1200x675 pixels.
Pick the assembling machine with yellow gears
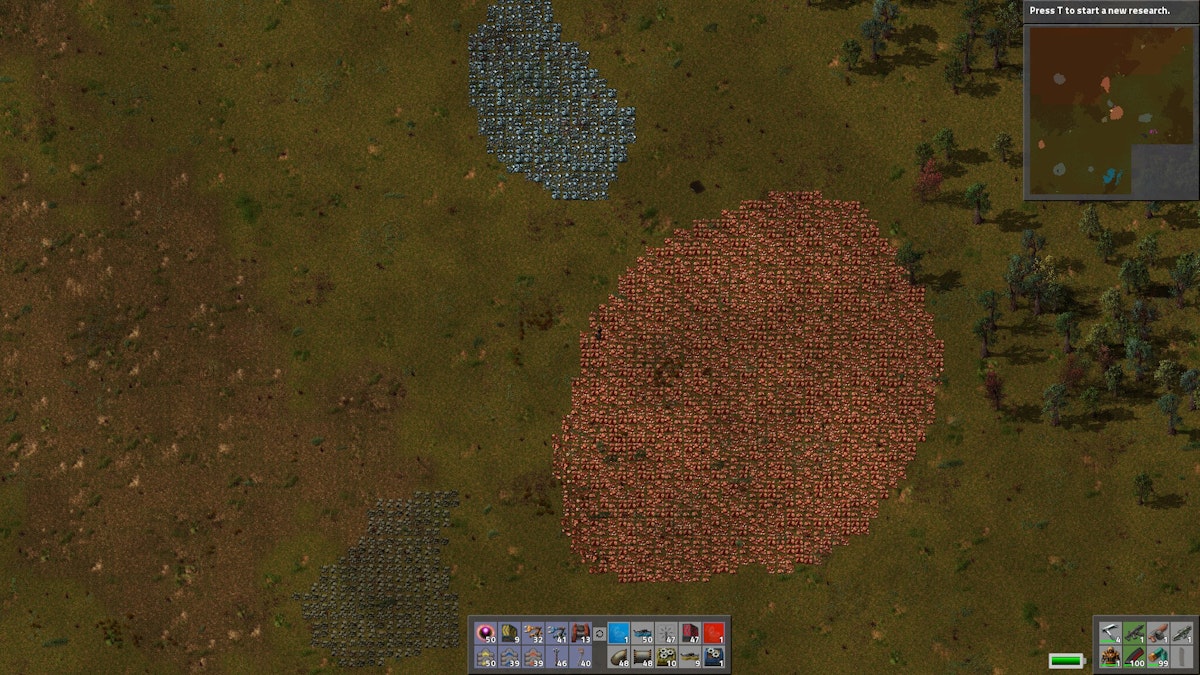[666, 657]
